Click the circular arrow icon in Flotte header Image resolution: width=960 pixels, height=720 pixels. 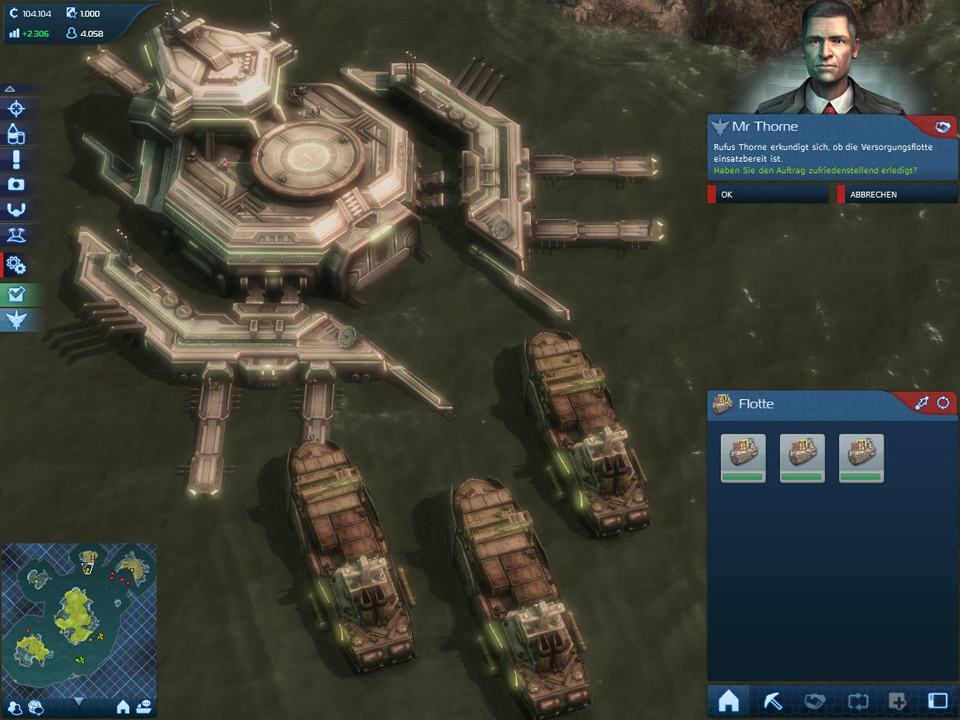942,403
